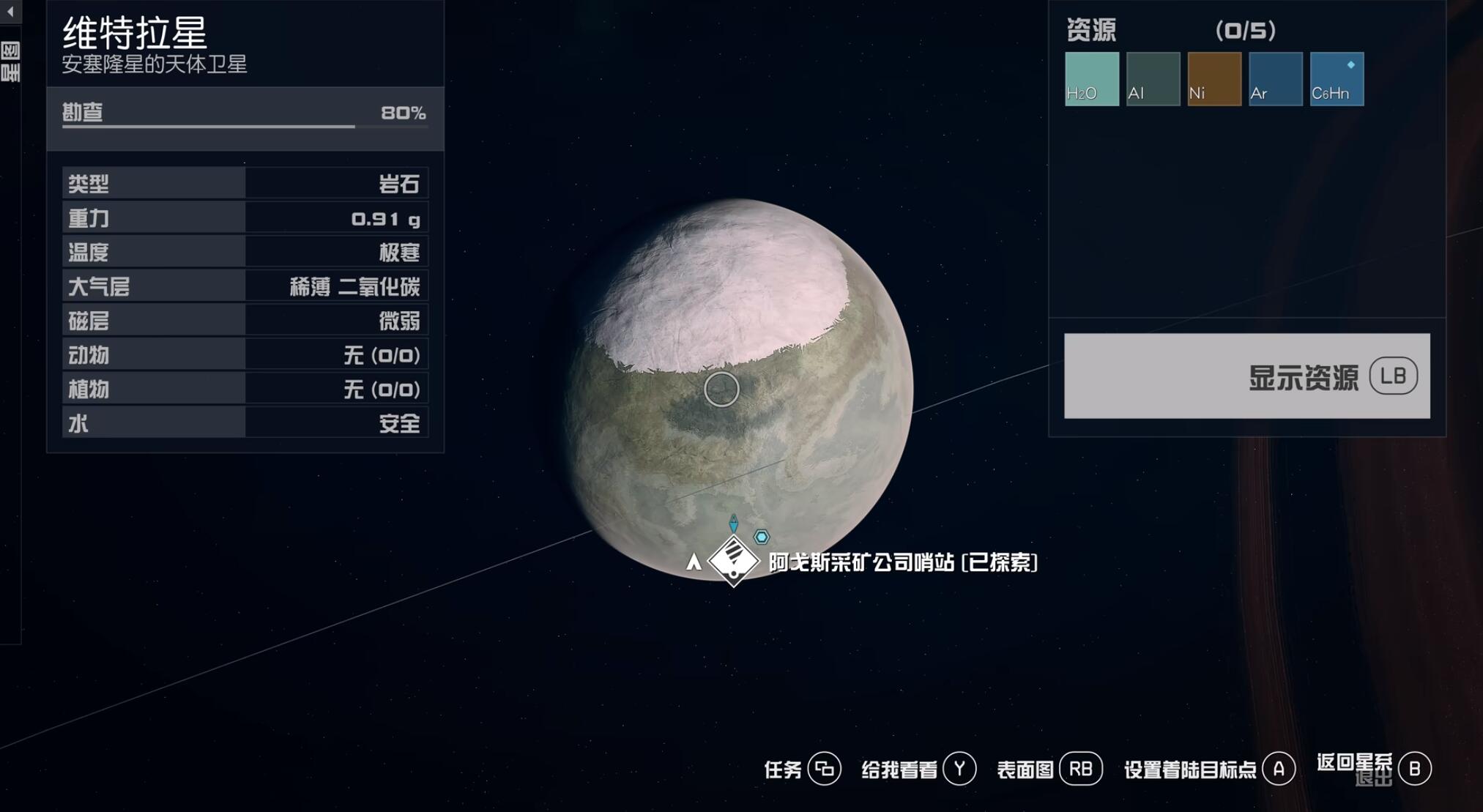This screenshot has width=1483, height=812.
Task: Select the Ni nickel resource icon
Action: [x=1214, y=79]
